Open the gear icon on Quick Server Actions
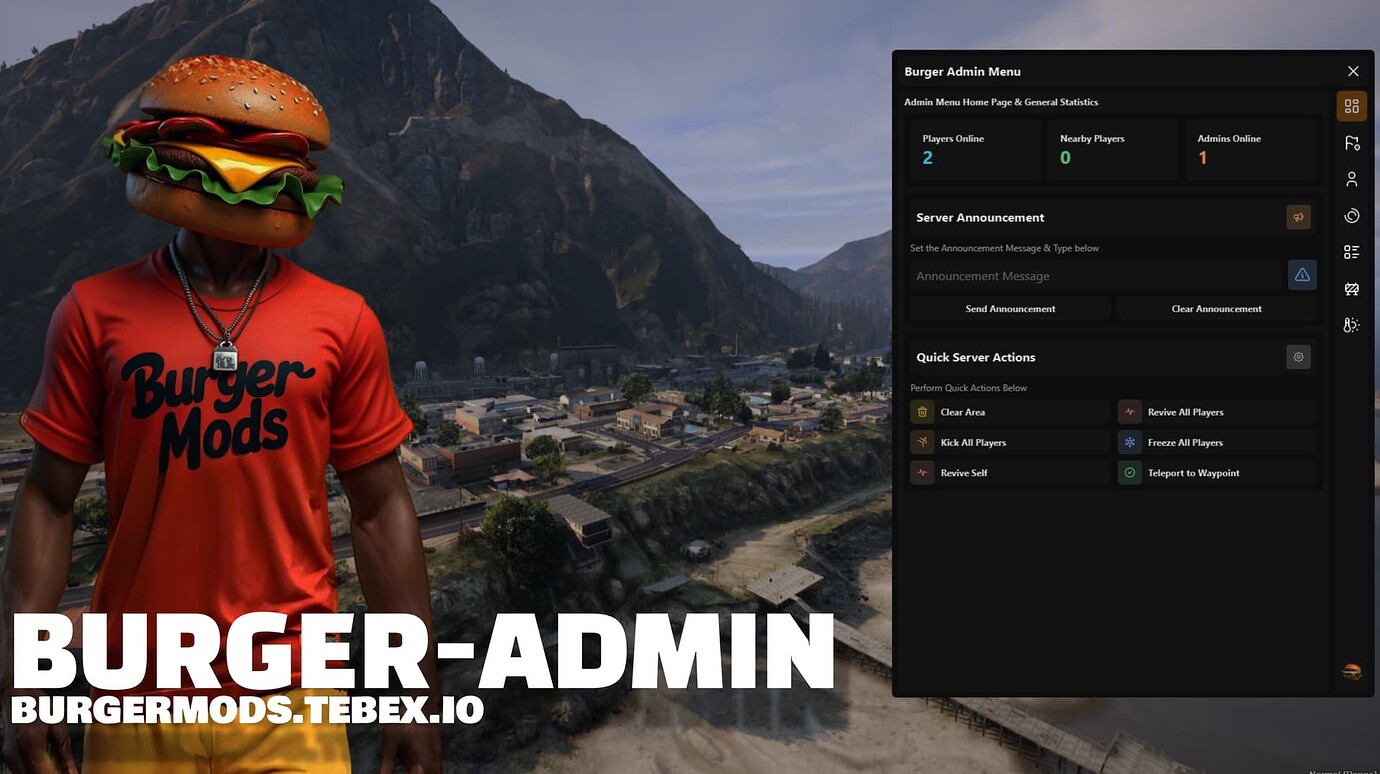Image resolution: width=1380 pixels, height=774 pixels. [1298, 356]
